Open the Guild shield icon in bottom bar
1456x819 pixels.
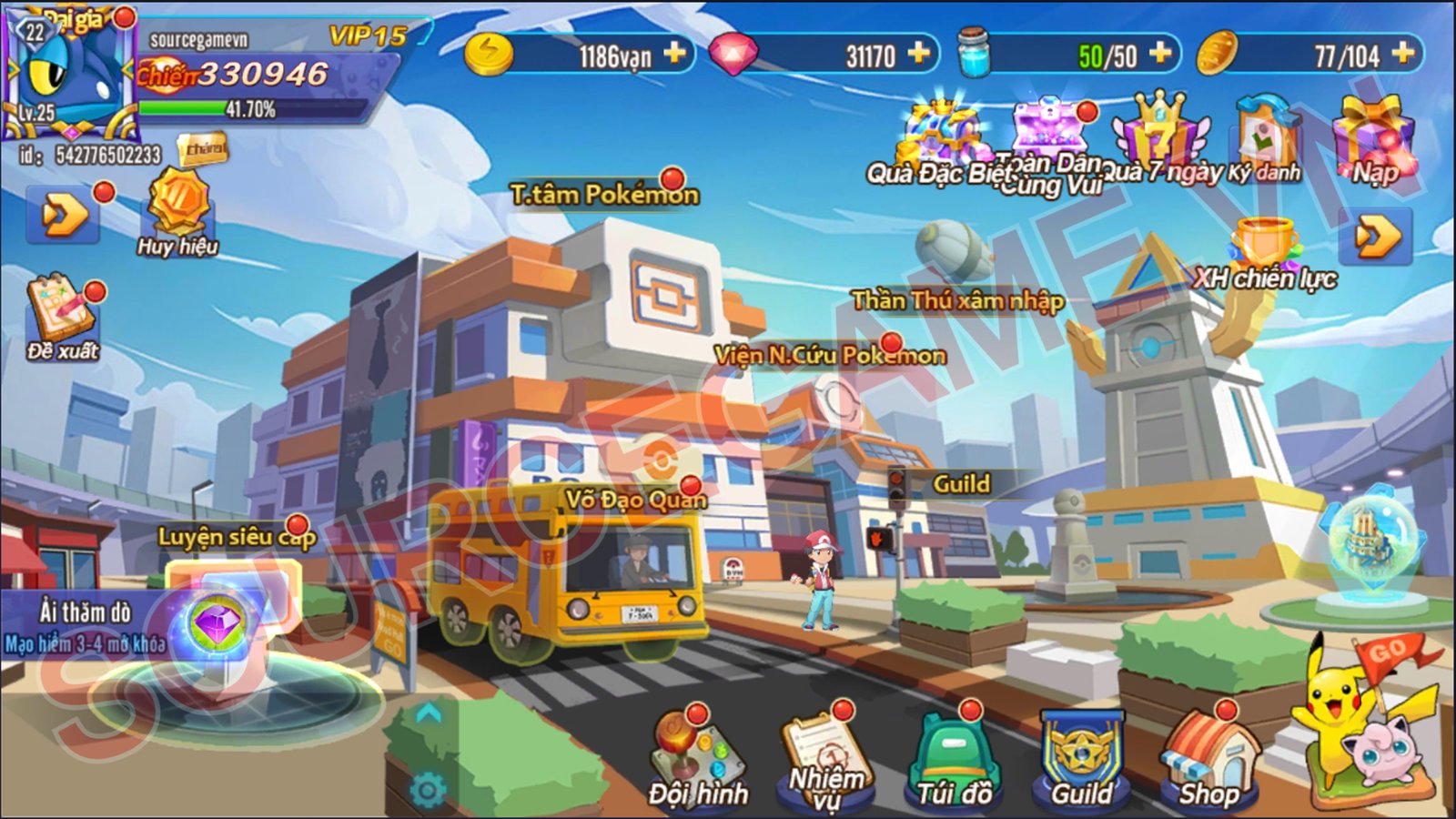1082,760
